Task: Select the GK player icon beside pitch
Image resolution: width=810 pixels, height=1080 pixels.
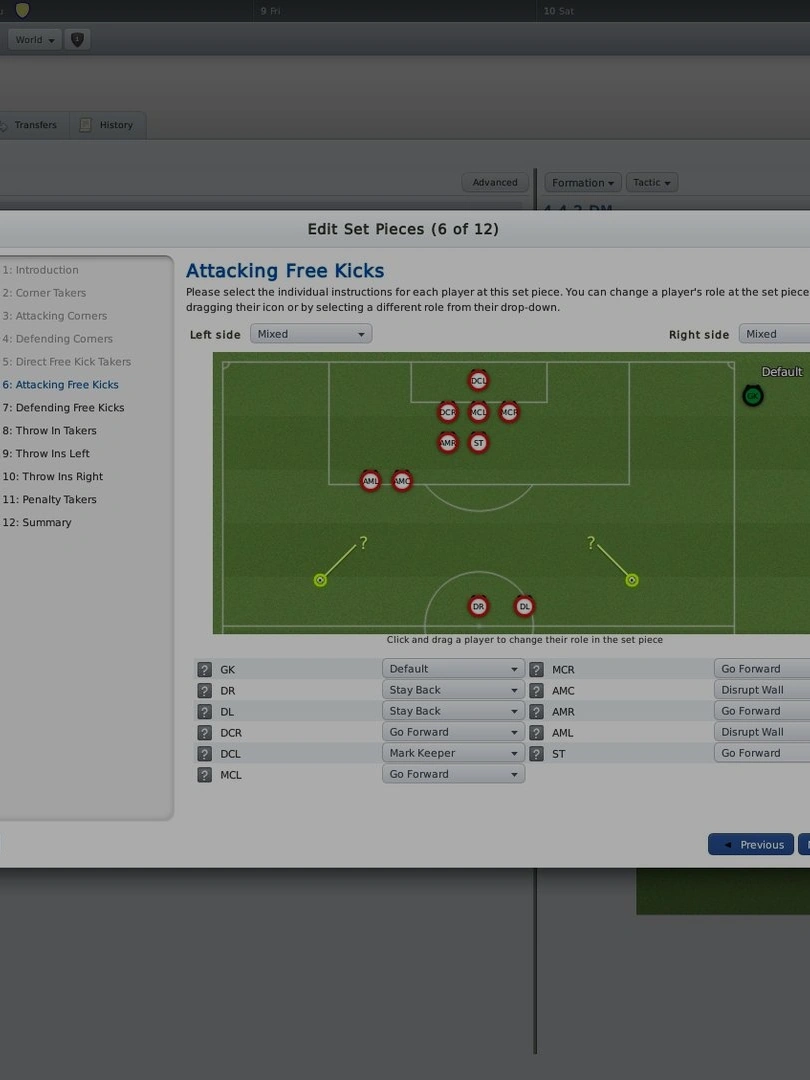Action: pyautogui.click(x=752, y=396)
